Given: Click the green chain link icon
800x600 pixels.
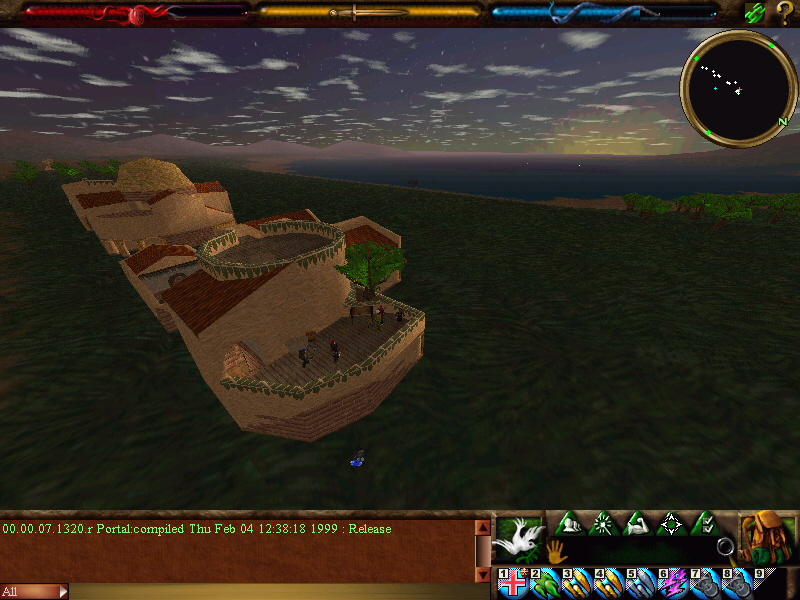Looking at the screenshot, I should tap(755, 13).
